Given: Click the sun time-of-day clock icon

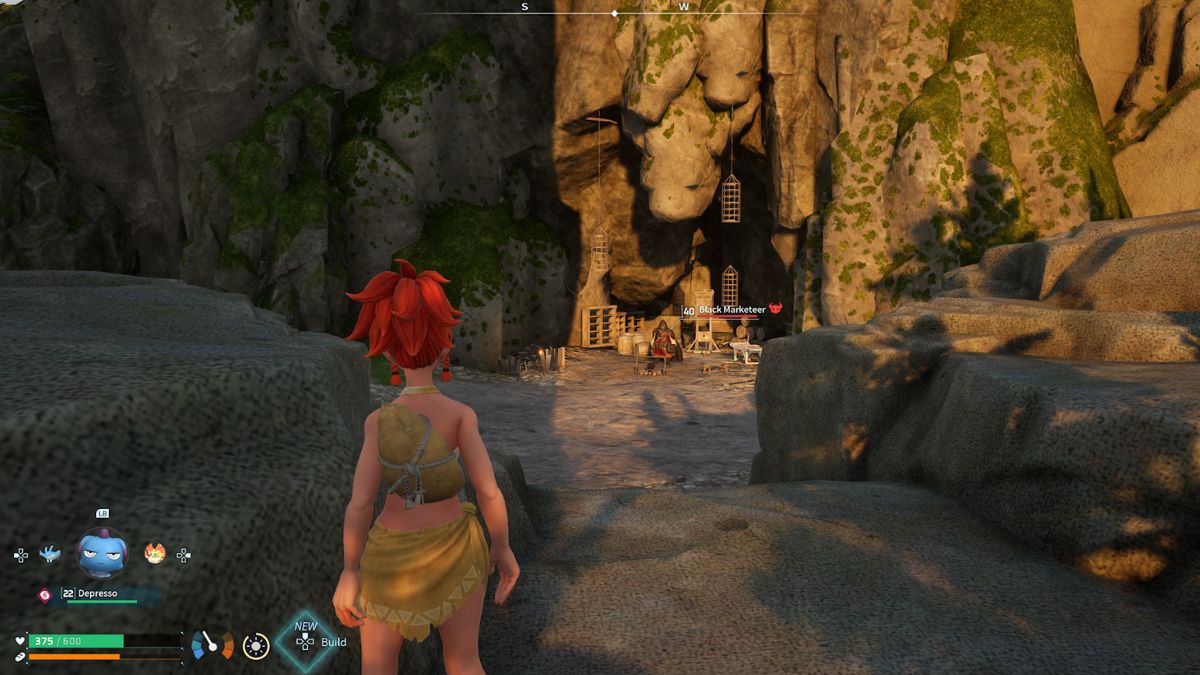Looking at the screenshot, I should pos(256,646).
